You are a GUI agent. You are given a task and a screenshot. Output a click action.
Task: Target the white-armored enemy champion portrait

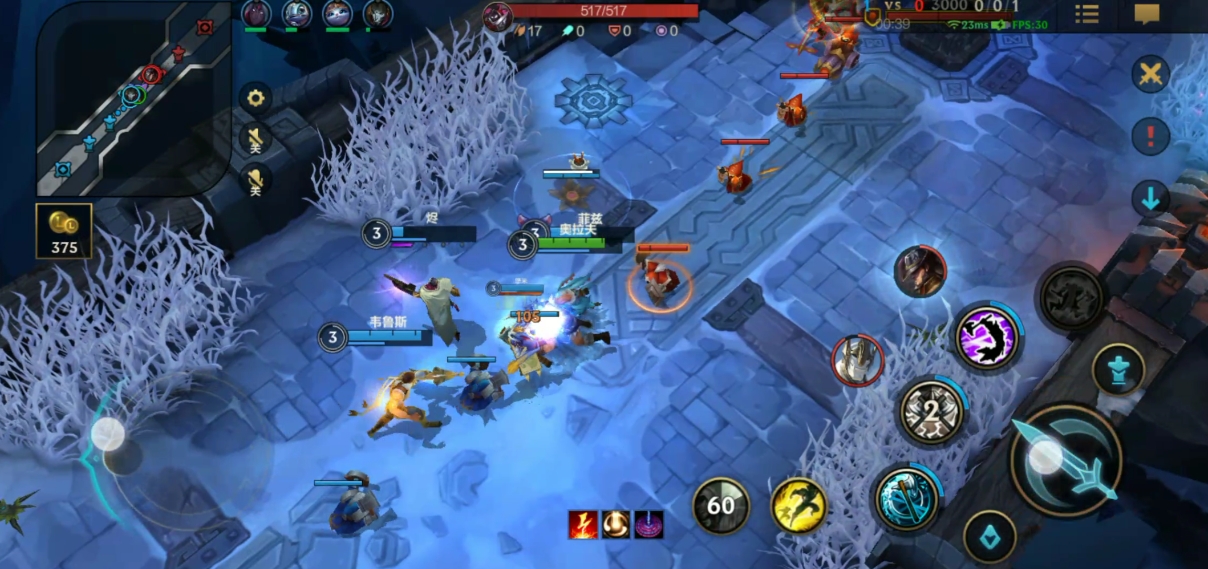(x=858, y=360)
